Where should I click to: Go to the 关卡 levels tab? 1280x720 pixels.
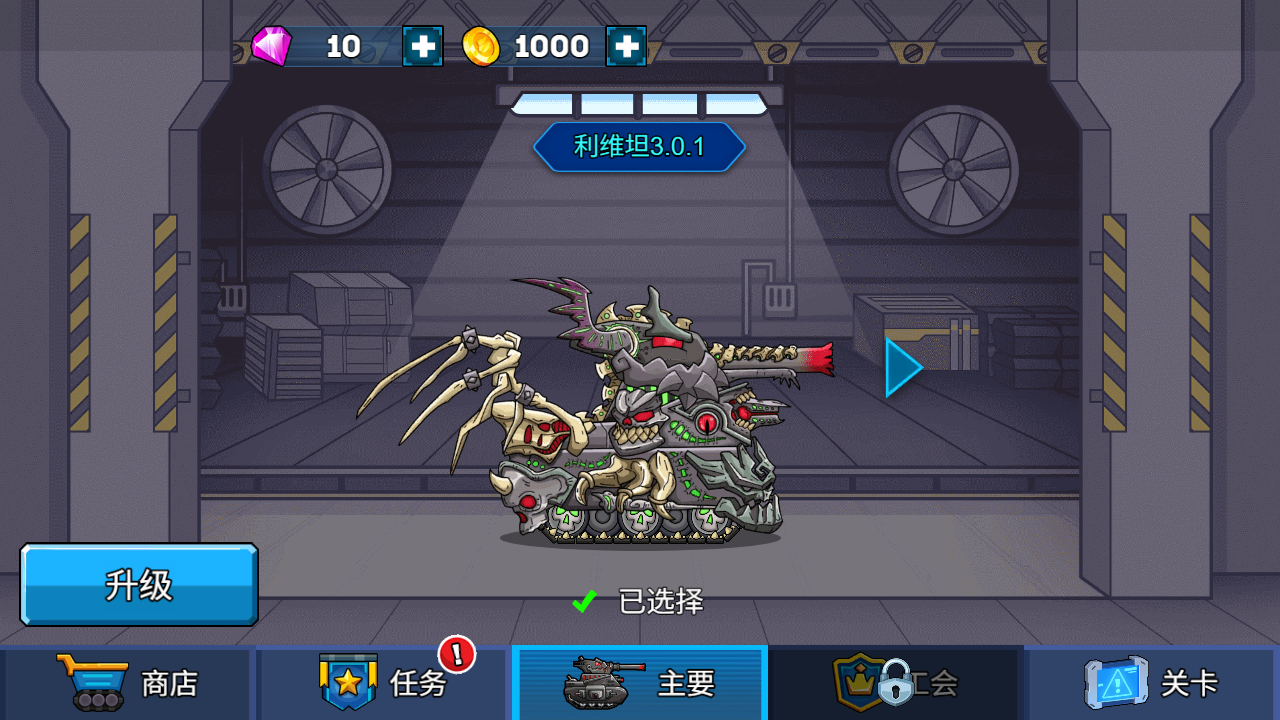click(x=1152, y=683)
